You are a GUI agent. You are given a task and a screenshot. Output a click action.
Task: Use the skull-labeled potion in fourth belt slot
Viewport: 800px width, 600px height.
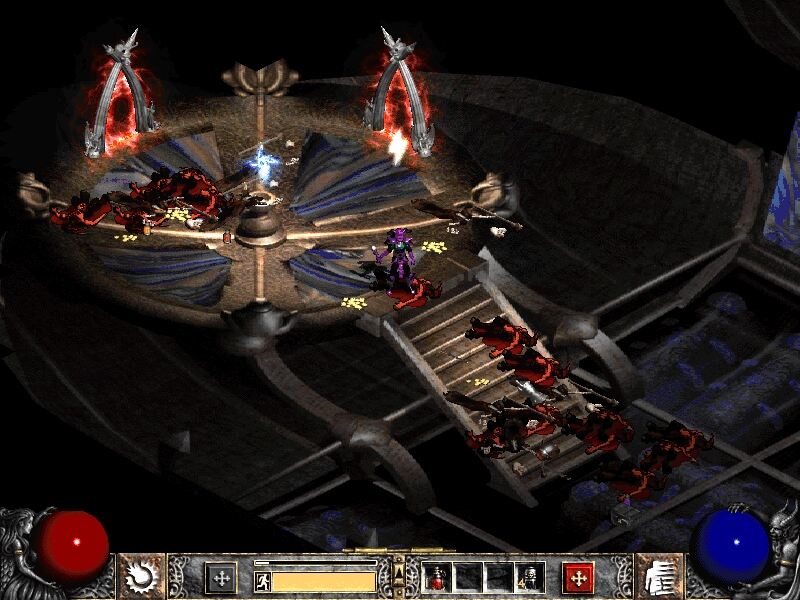pyautogui.click(x=529, y=578)
